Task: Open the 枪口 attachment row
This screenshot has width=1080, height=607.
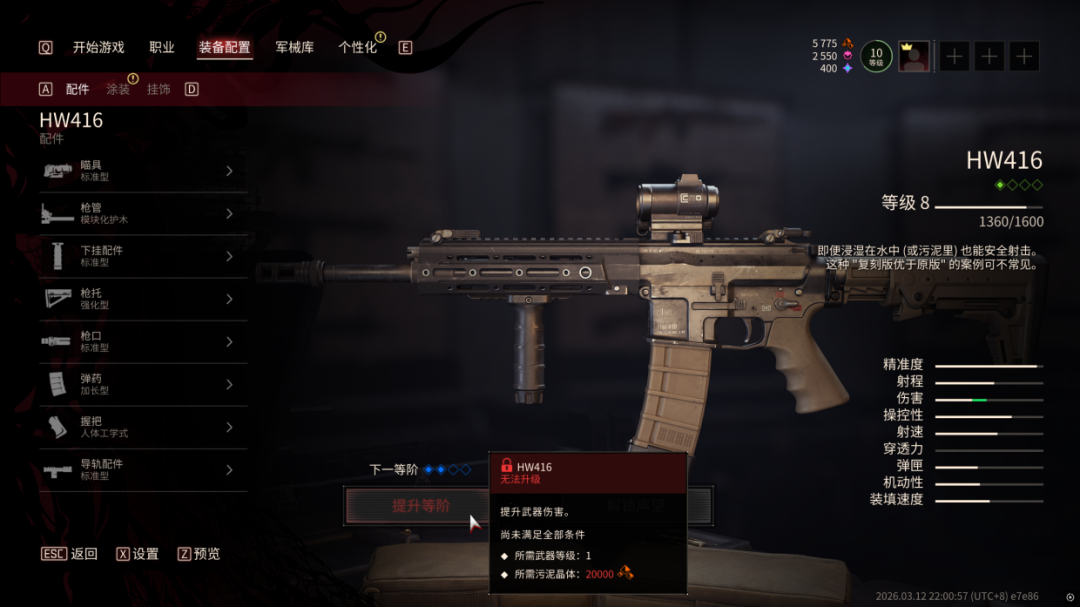Action: [143, 342]
